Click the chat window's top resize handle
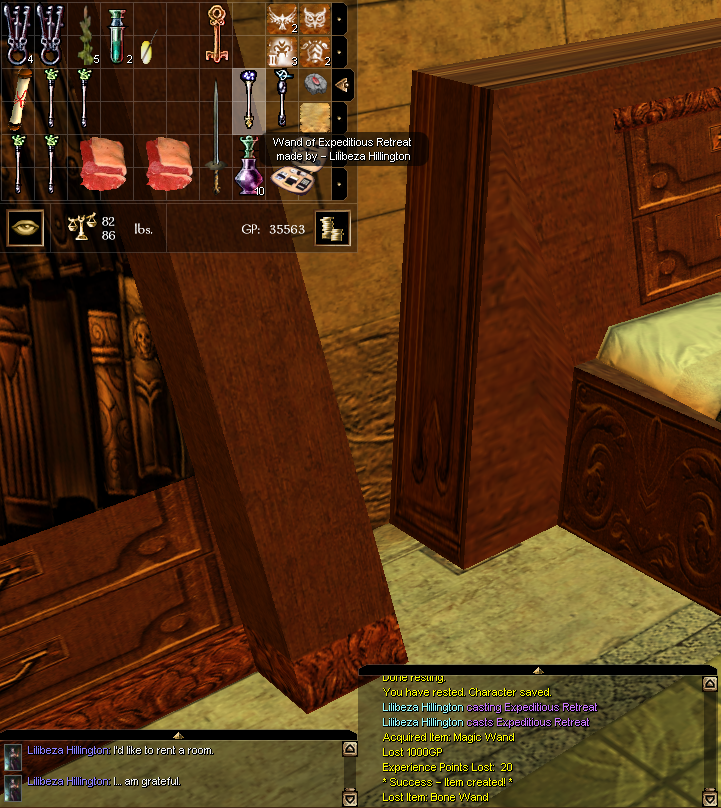The height and width of the screenshot is (808, 721). 178,736
